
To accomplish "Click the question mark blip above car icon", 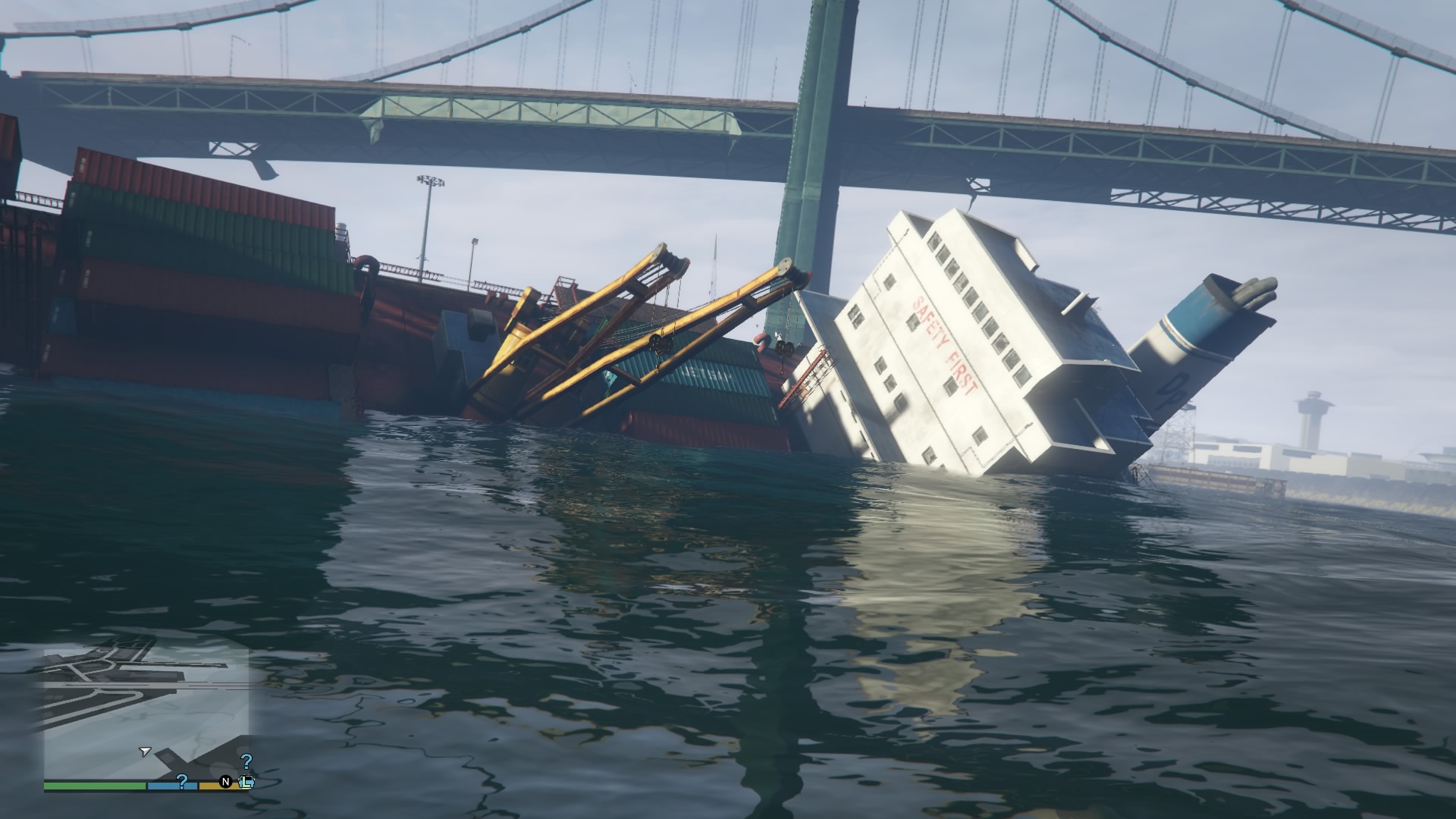I will click(x=246, y=762).
